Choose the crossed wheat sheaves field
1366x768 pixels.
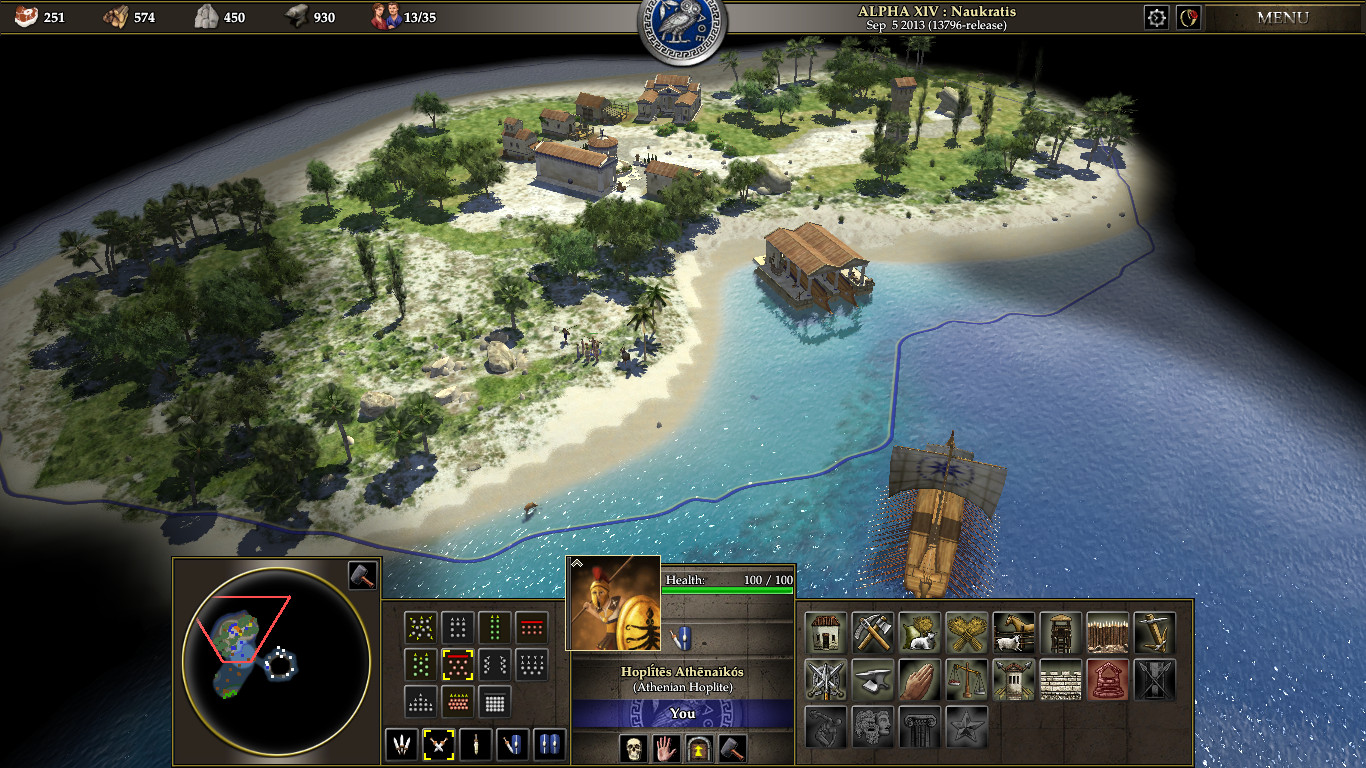point(966,633)
